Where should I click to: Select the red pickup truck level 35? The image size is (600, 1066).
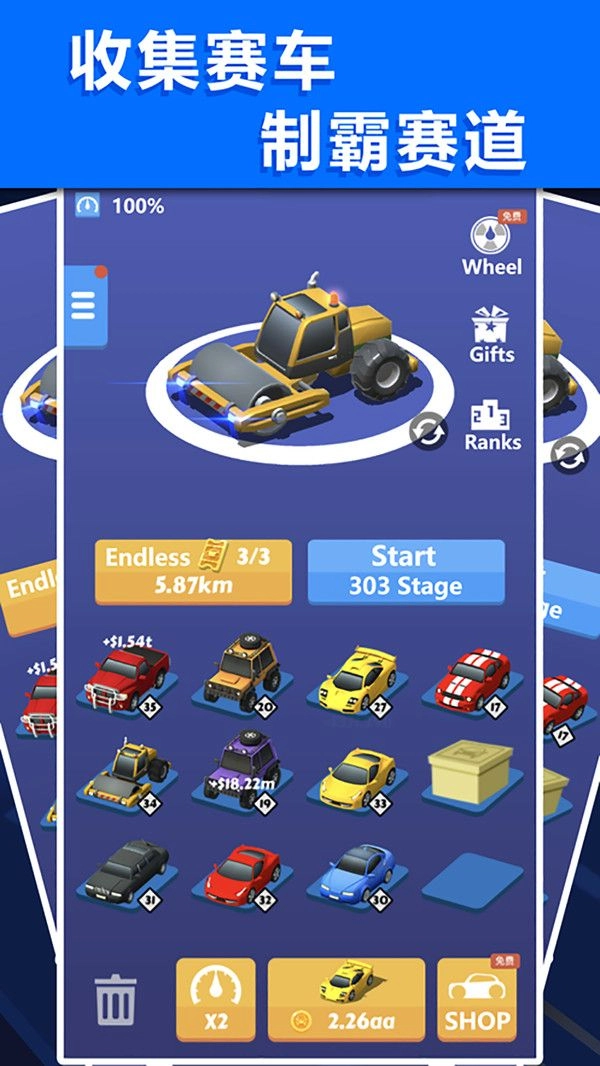[125, 676]
